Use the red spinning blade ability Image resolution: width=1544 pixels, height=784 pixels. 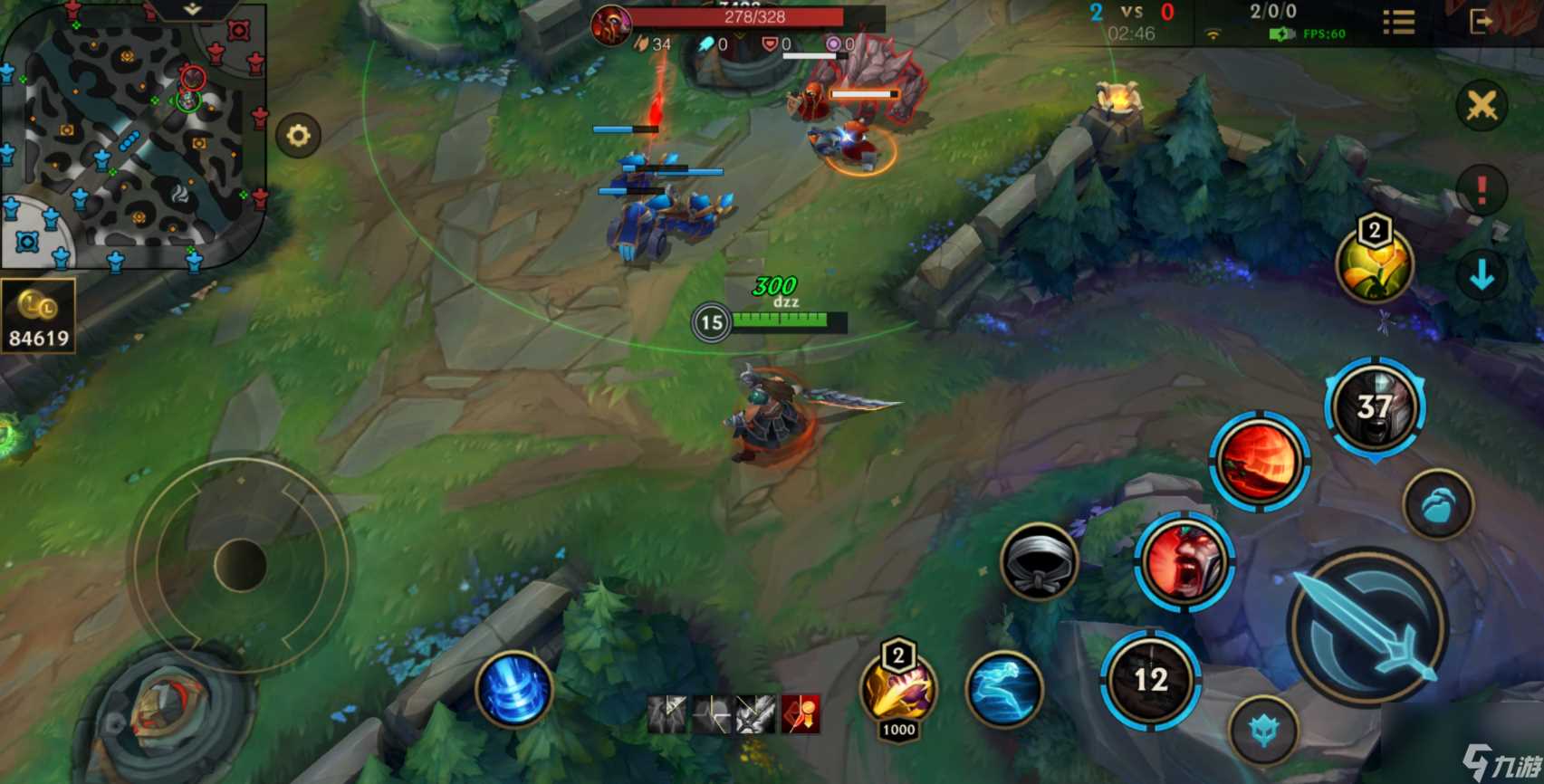pos(1260,462)
